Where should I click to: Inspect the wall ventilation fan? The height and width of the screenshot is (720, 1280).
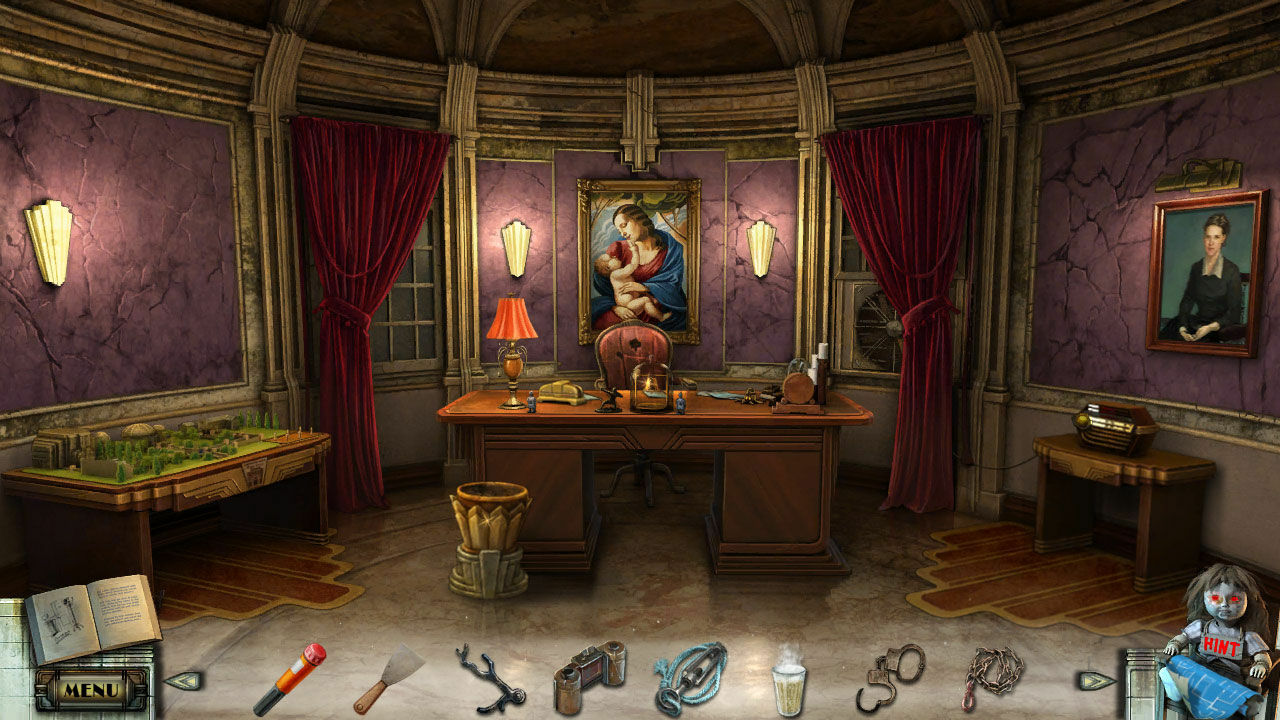pyautogui.click(x=874, y=320)
